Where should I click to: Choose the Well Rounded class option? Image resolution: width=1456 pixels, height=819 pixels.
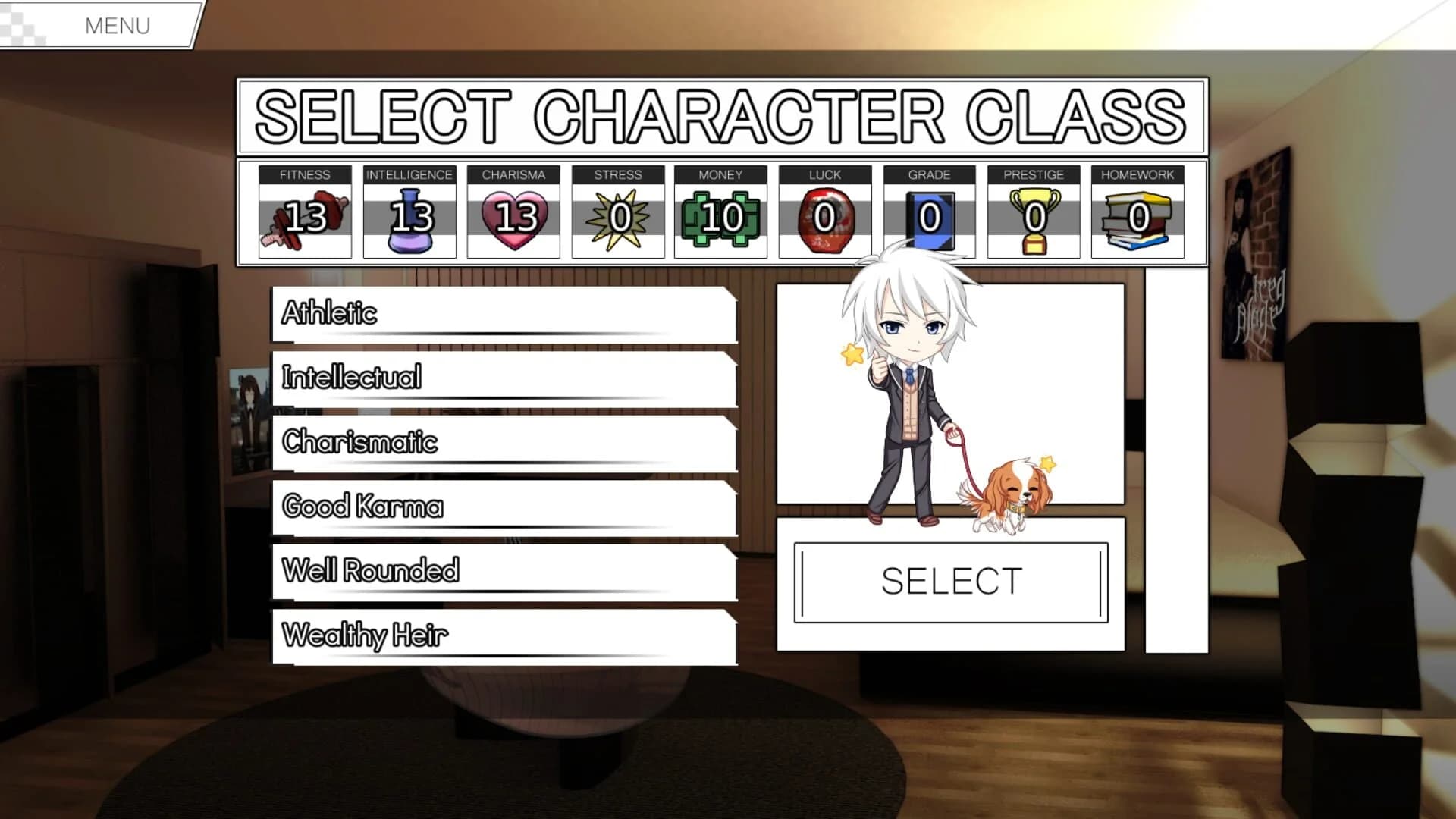[500, 570]
